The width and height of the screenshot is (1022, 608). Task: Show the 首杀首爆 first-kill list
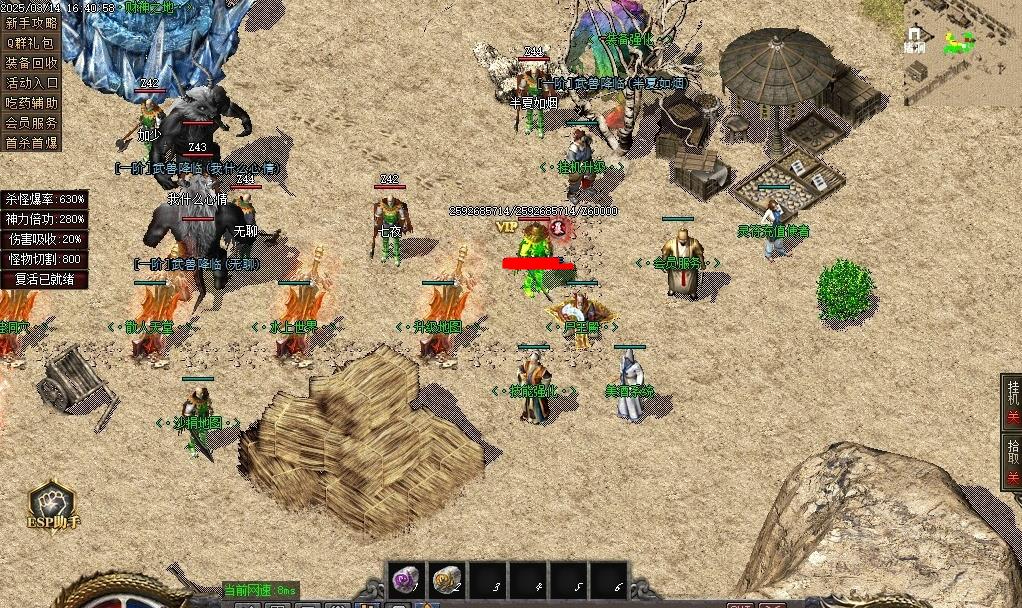(31, 143)
